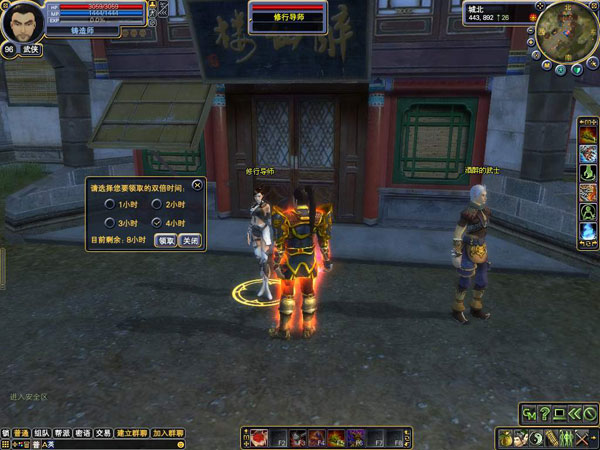Select the 密语 whisper channel

click(83, 433)
